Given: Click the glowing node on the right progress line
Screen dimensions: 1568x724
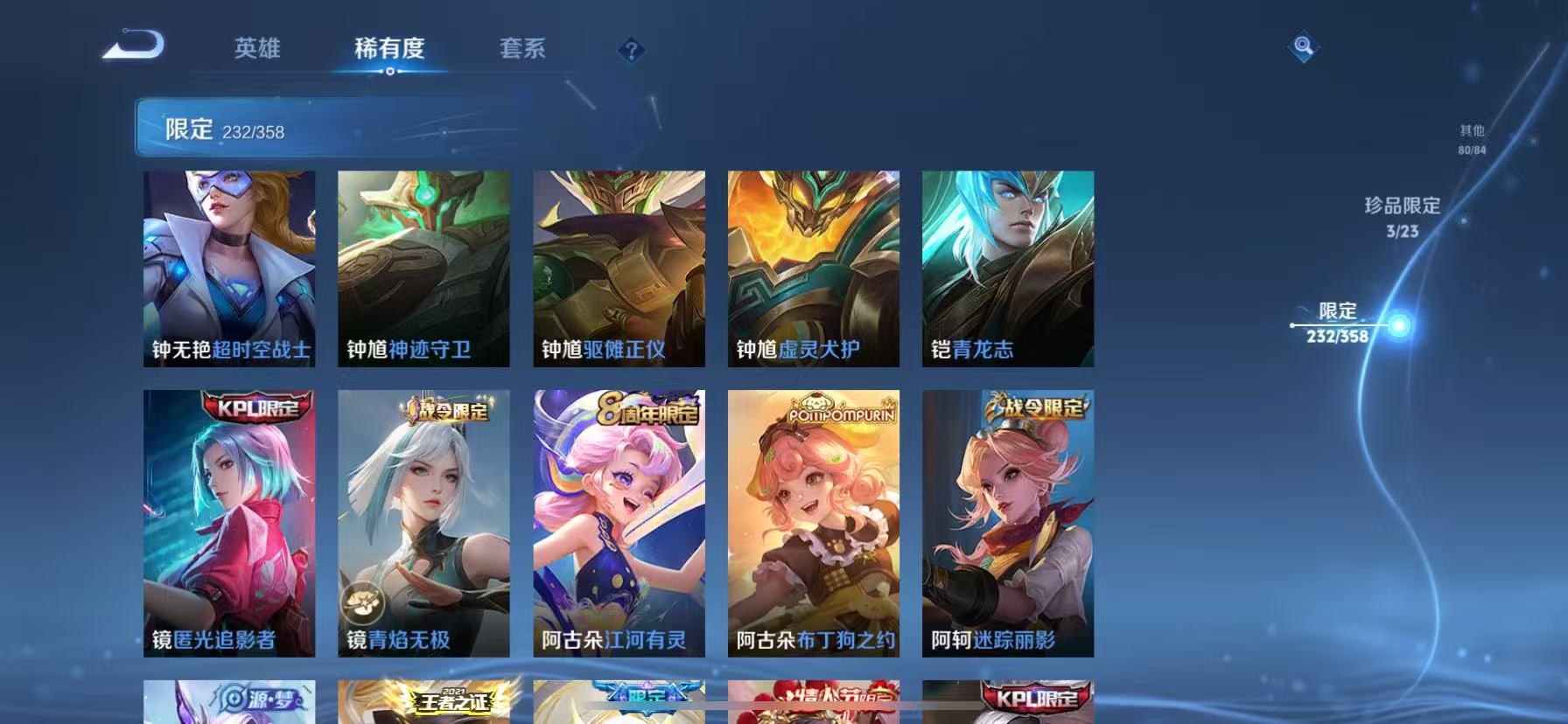Looking at the screenshot, I should click(1399, 324).
